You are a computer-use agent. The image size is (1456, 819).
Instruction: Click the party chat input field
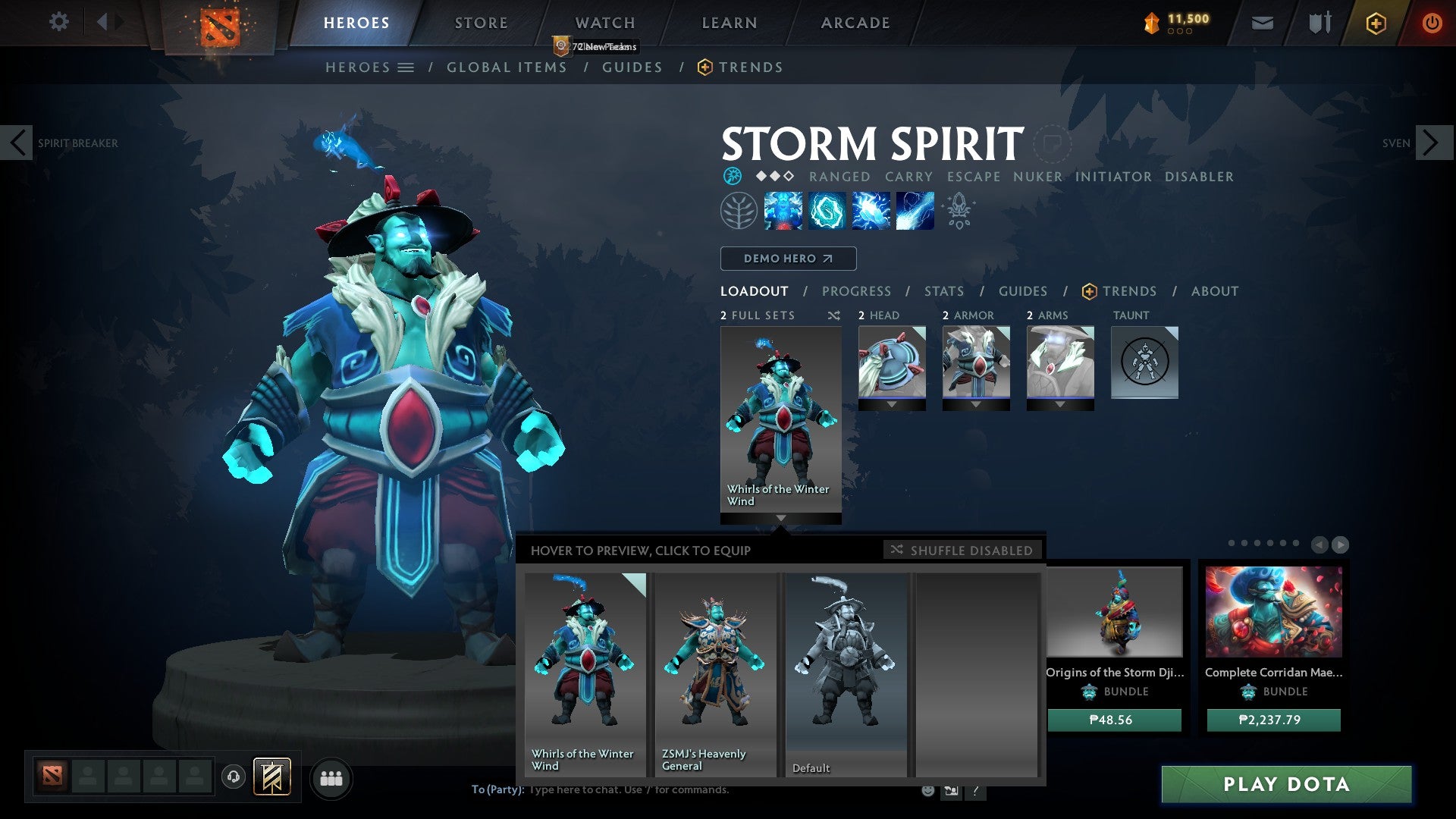pyautogui.click(x=645, y=789)
